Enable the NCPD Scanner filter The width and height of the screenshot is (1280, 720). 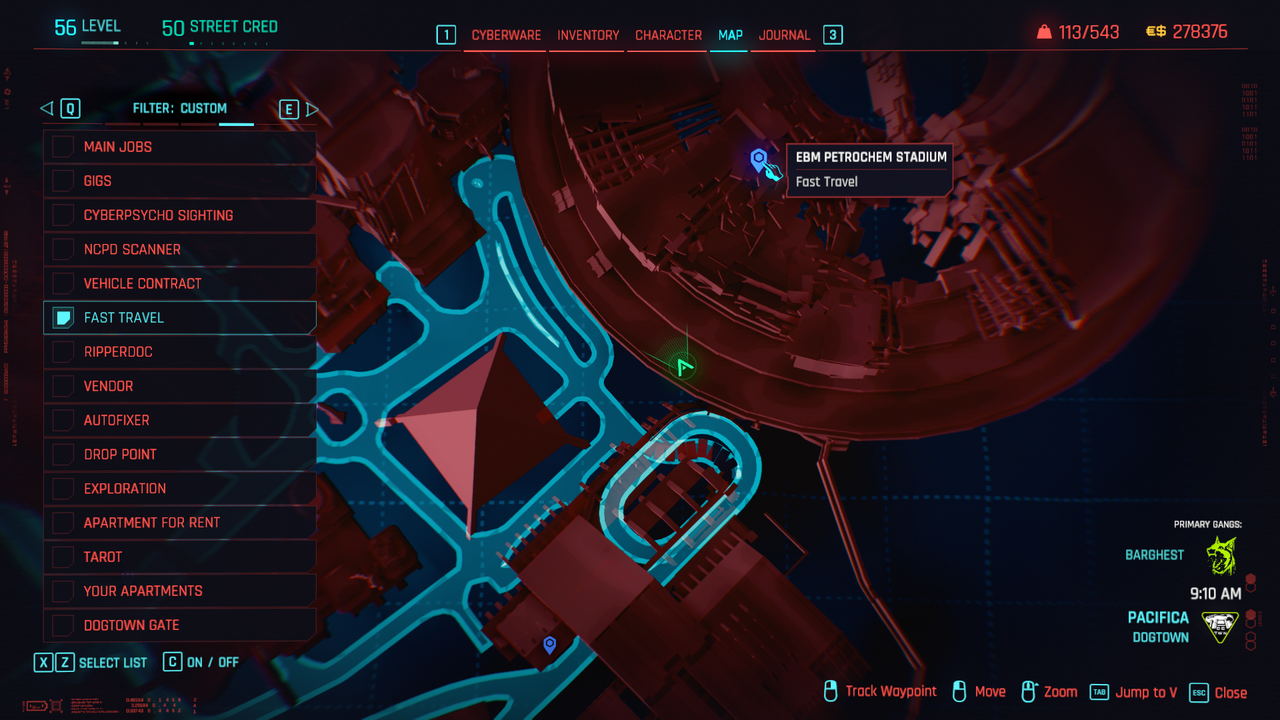point(63,249)
